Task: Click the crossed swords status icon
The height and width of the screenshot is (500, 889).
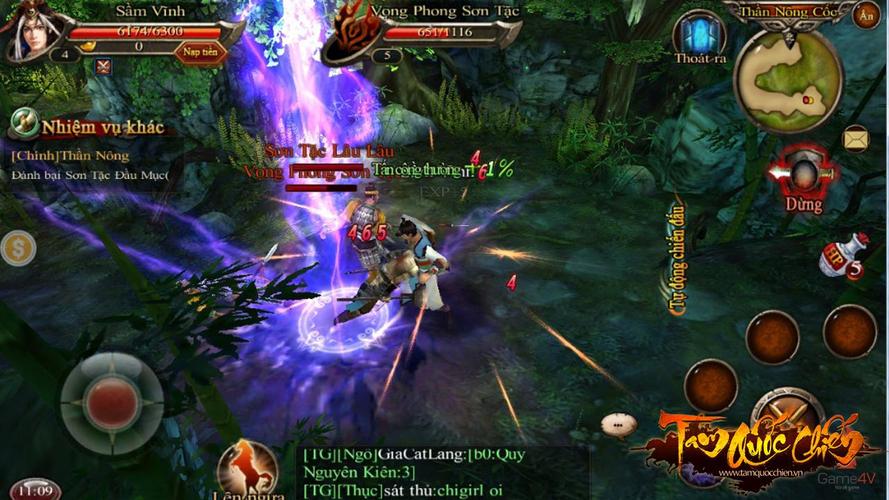Action: [x=104, y=67]
